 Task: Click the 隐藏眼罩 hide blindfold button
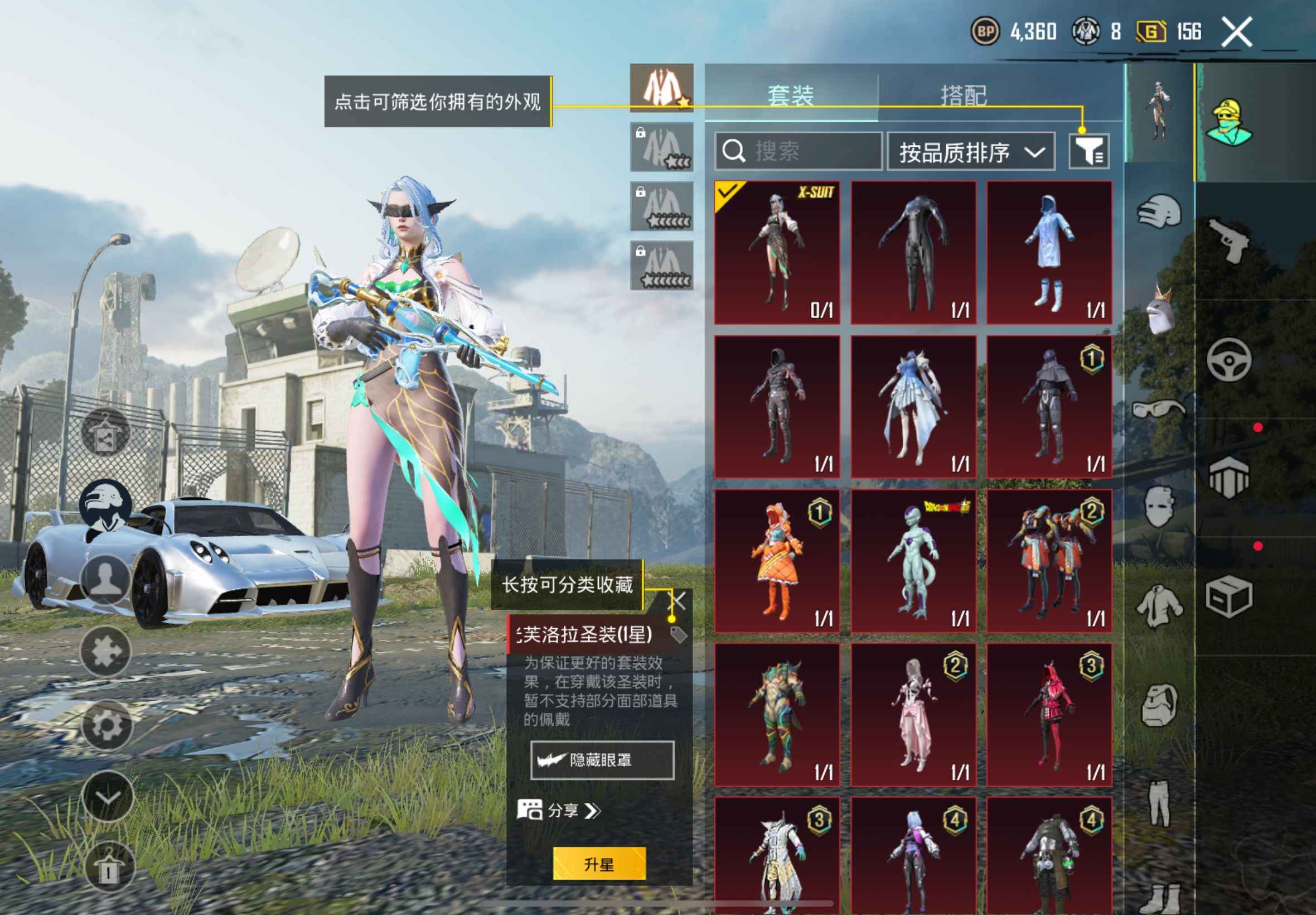[x=602, y=760]
